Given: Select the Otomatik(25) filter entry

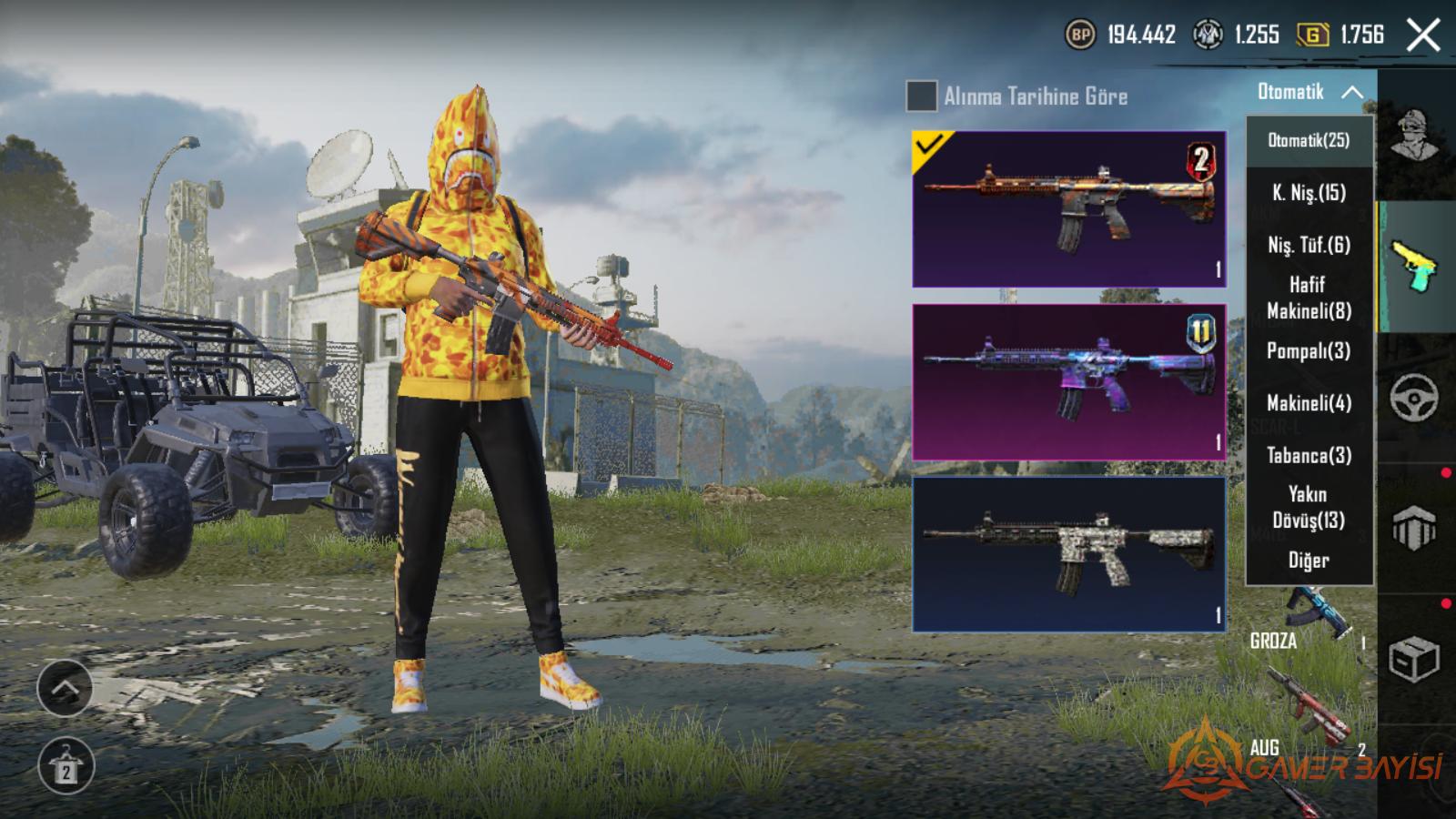Looking at the screenshot, I should coord(1309,140).
